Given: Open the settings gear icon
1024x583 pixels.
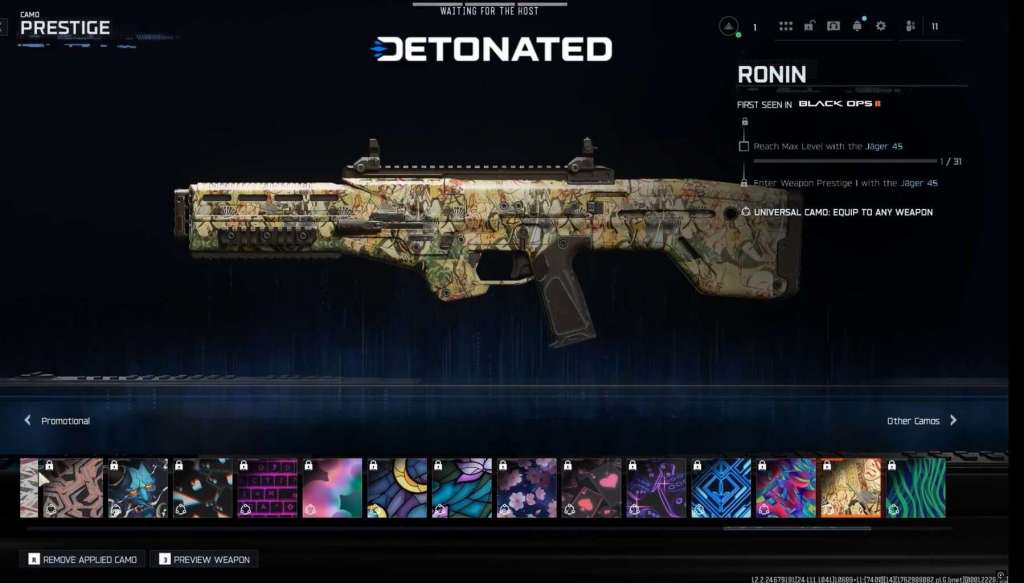Looking at the screenshot, I should pos(881,26).
